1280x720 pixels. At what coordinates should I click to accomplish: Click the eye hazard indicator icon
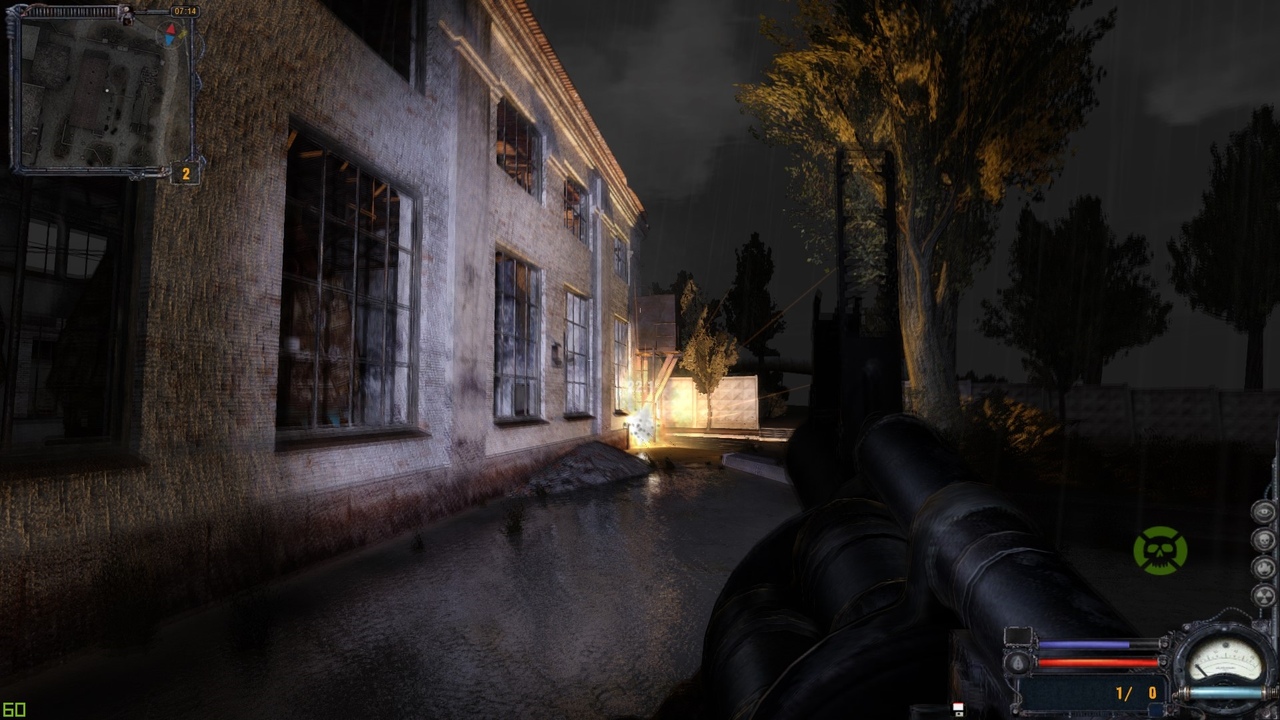pos(1265,513)
